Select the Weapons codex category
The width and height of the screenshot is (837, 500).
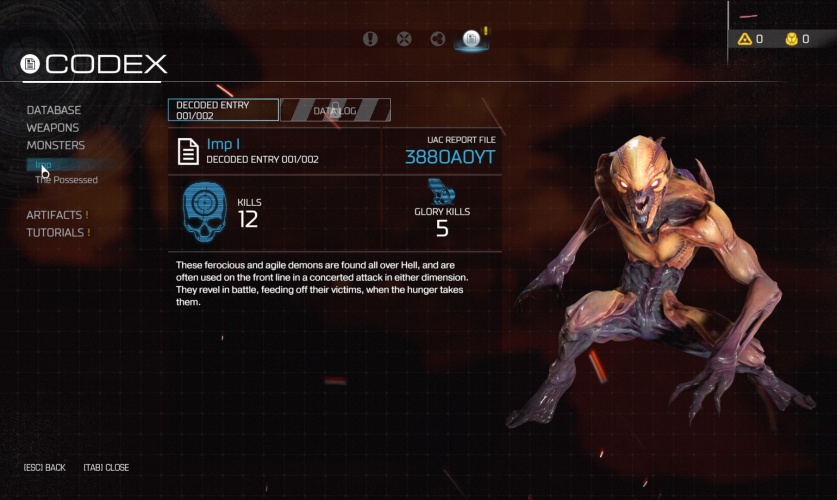[x=53, y=128]
